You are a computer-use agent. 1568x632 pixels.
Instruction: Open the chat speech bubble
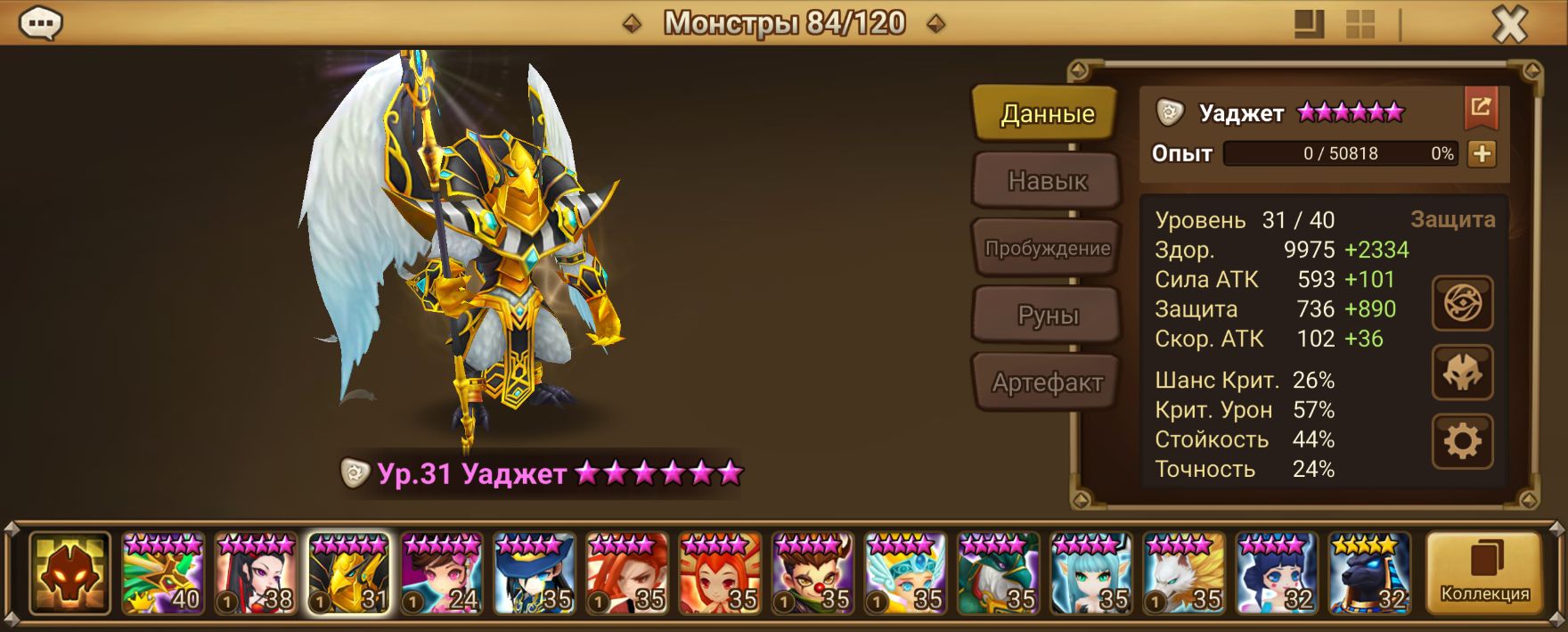pyautogui.click(x=40, y=23)
